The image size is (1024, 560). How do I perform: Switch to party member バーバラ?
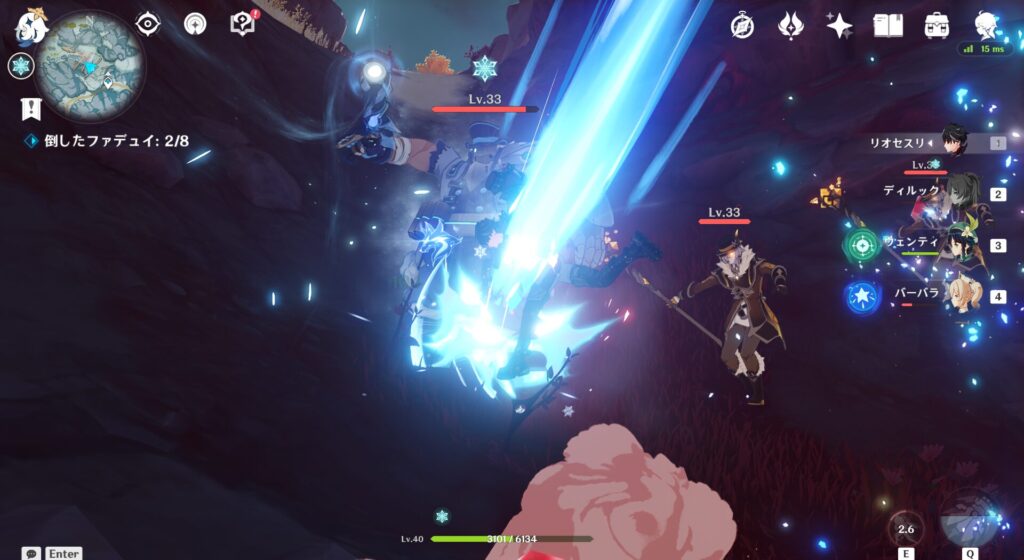960,295
